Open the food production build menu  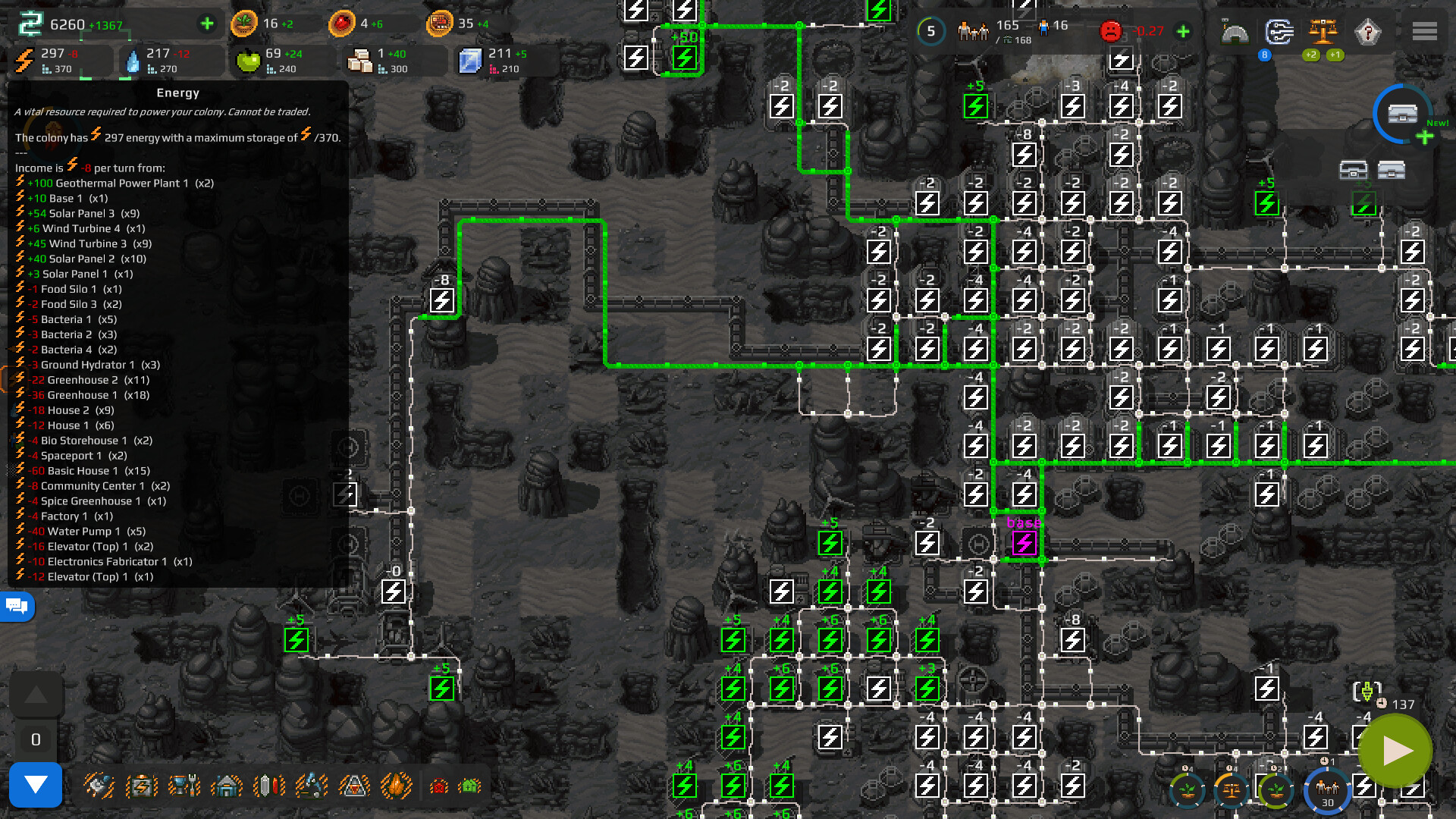[183, 785]
